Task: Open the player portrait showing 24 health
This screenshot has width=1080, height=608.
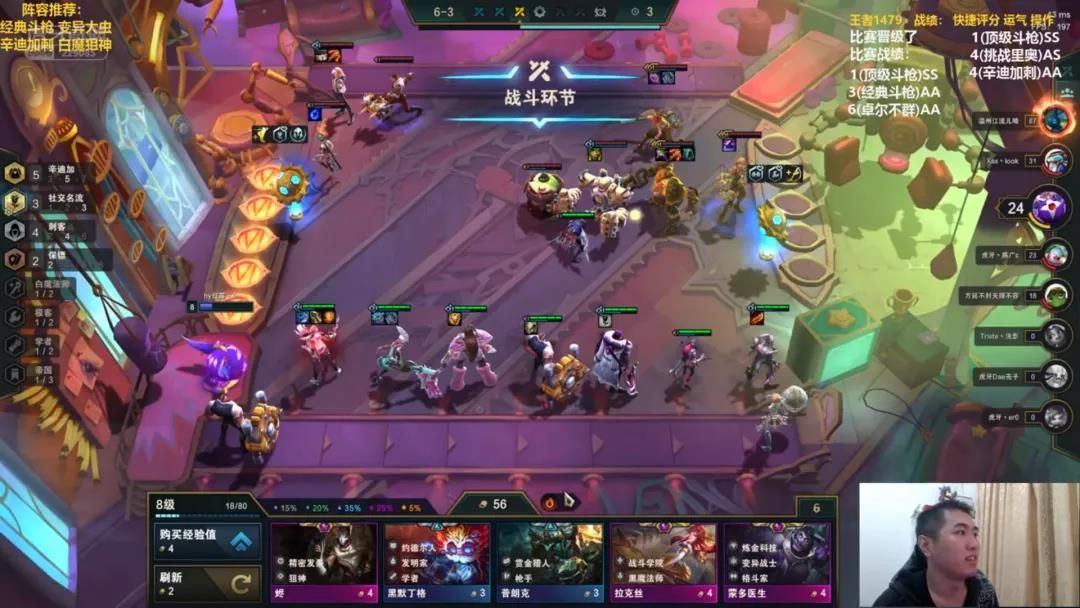Action: pos(1047,208)
